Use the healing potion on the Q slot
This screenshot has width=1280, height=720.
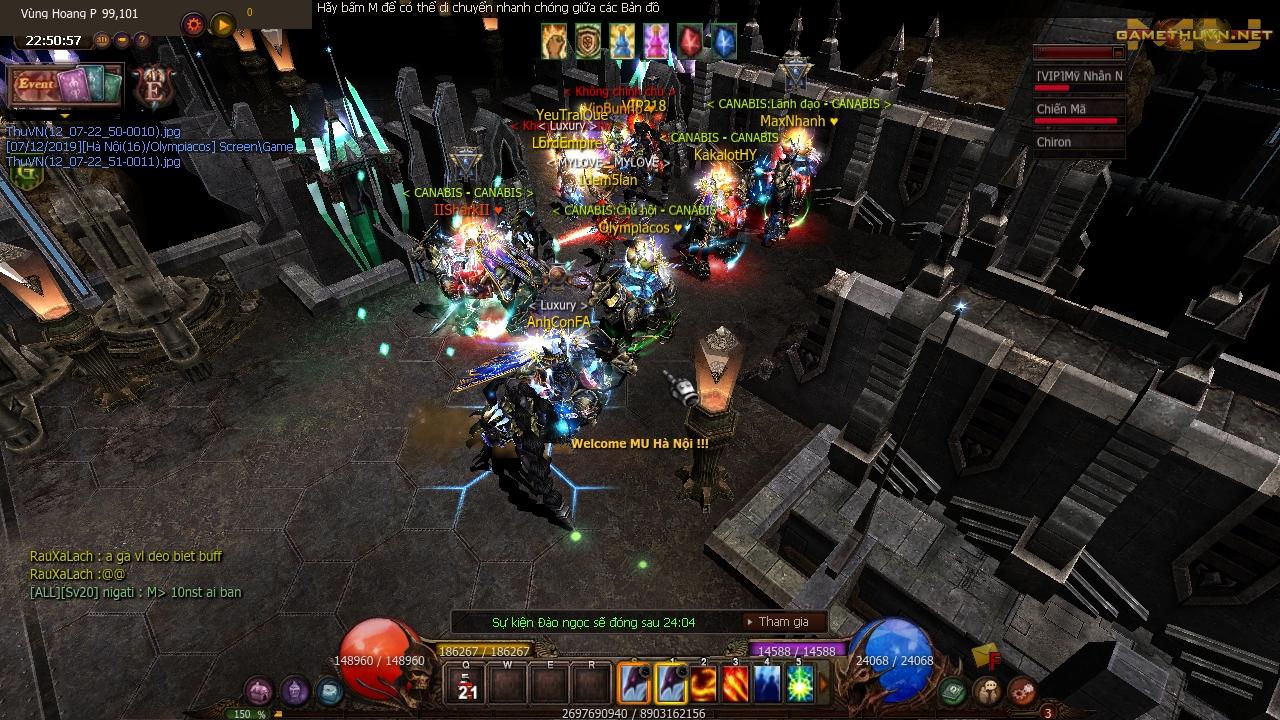(x=466, y=684)
